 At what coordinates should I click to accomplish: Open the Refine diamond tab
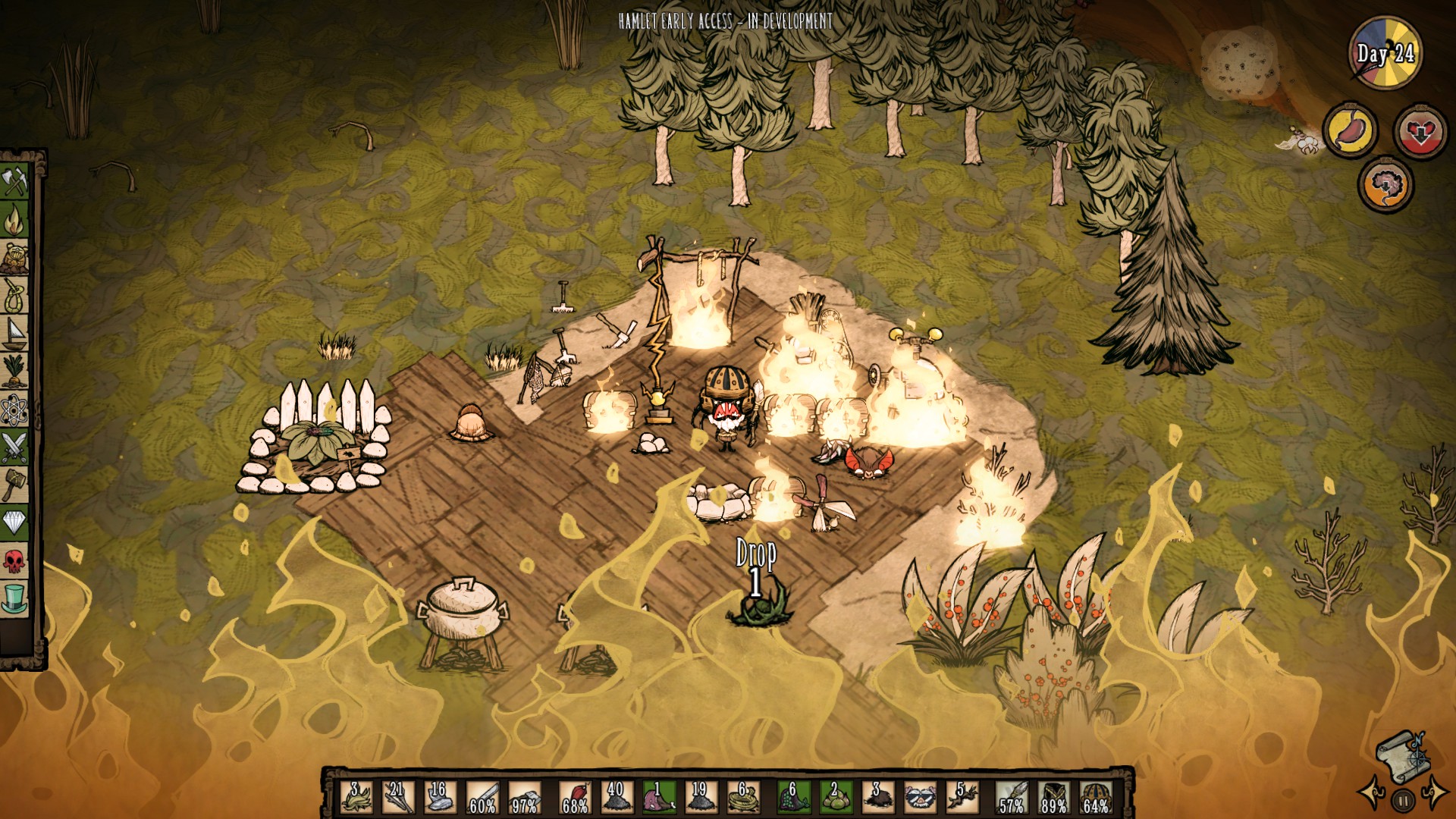(x=14, y=522)
